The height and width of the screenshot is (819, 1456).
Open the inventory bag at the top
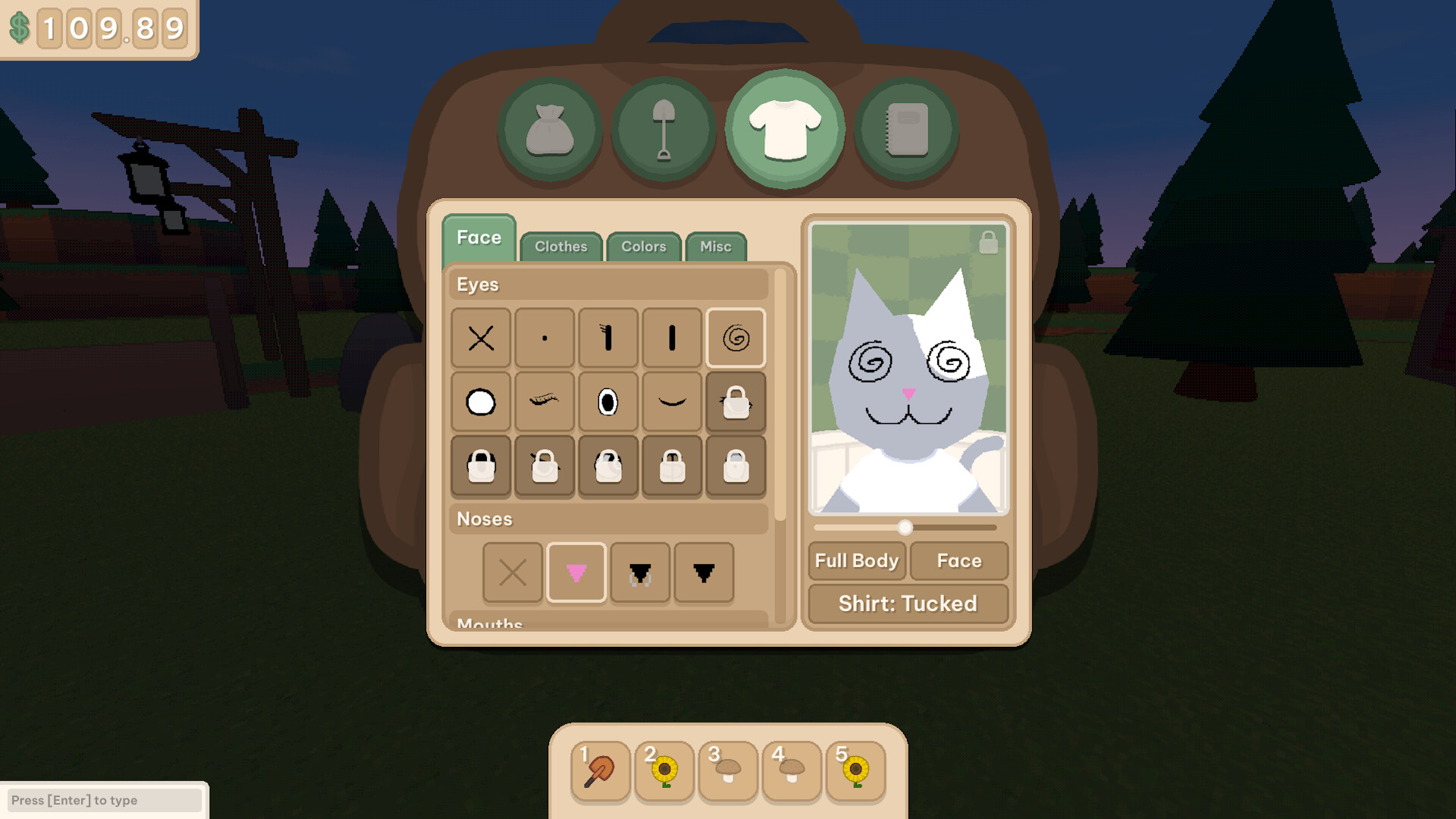(x=549, y=129)
